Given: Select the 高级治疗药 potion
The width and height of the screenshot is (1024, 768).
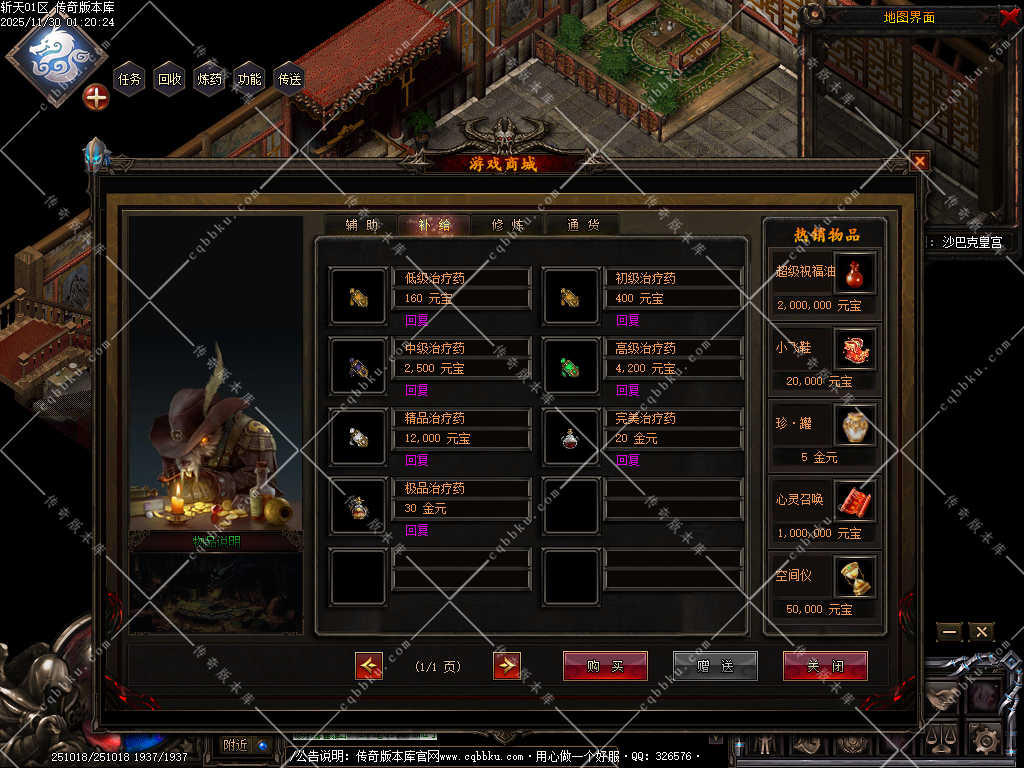Looking at the screenshot, I should (571, 366).
